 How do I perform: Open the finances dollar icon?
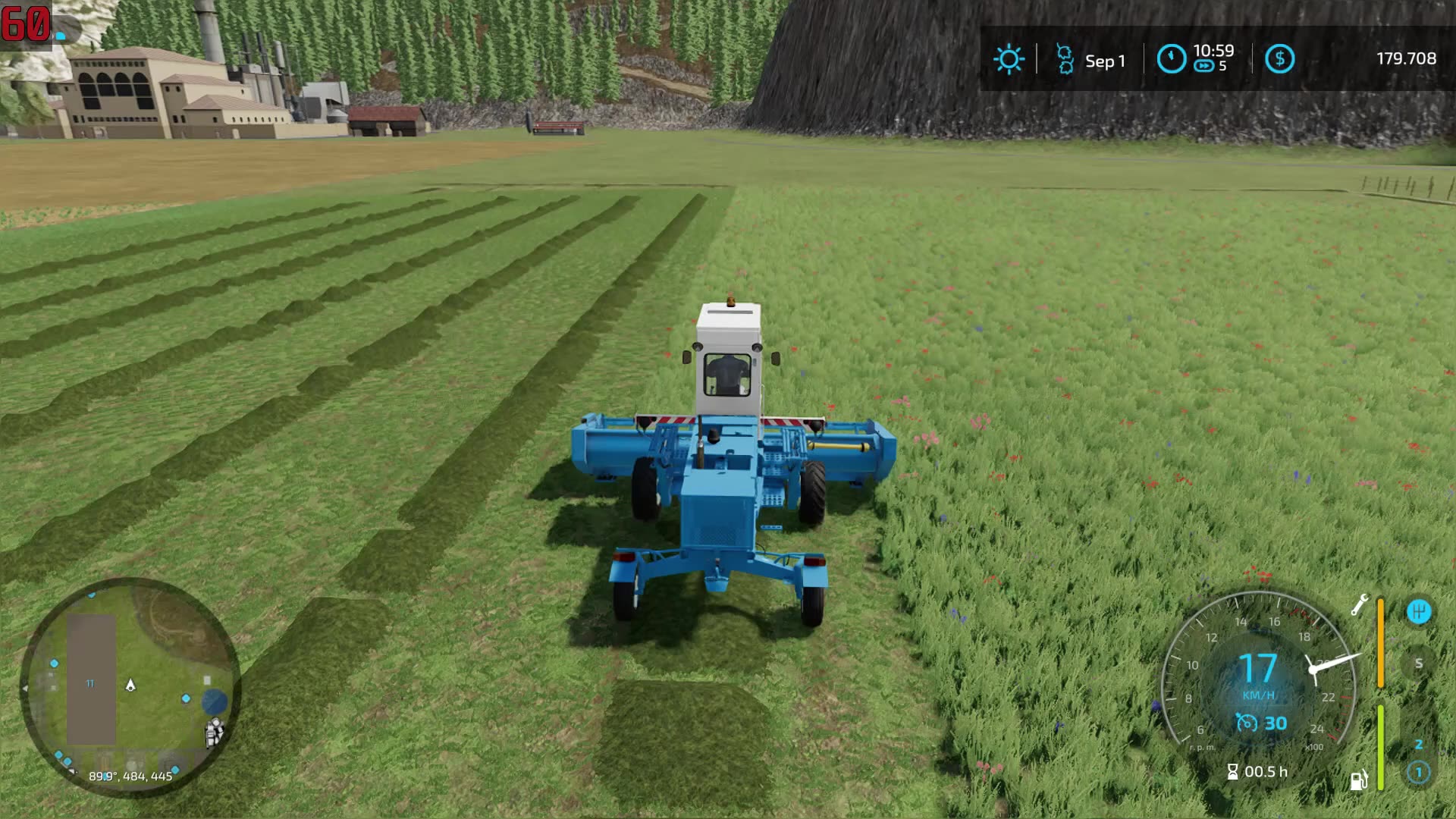pos(1281,59)
